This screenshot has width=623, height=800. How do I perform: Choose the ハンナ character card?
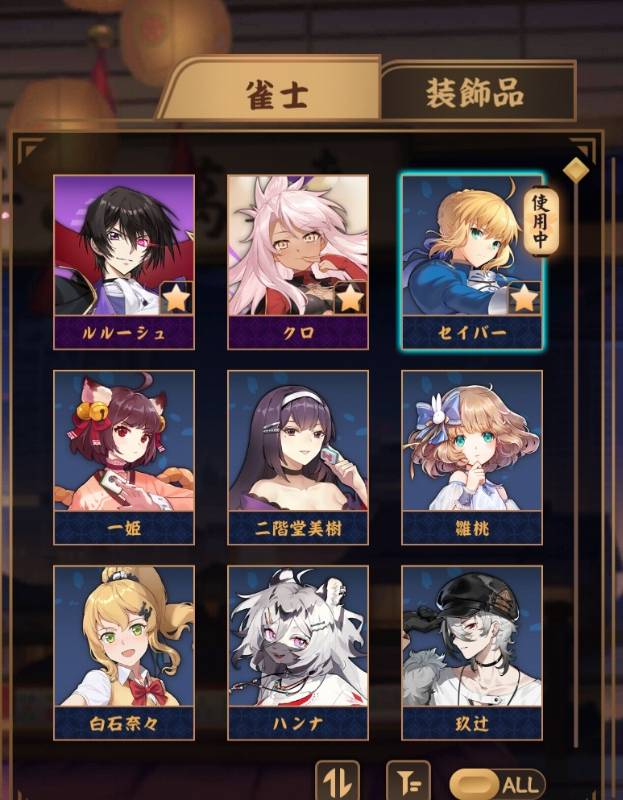tap(298, 652)
